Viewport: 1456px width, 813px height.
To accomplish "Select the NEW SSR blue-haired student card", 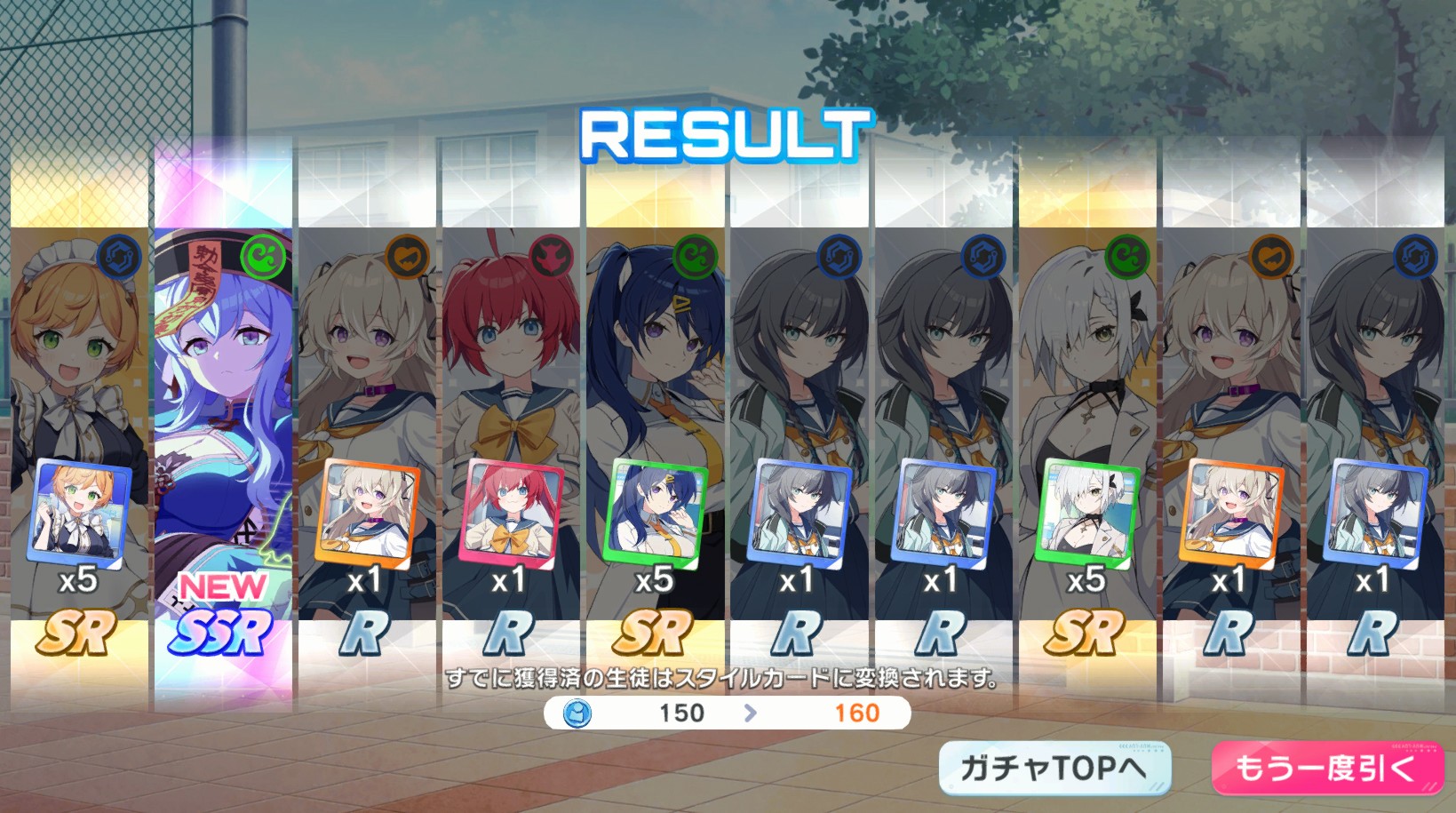I will [x=223, y=426].
